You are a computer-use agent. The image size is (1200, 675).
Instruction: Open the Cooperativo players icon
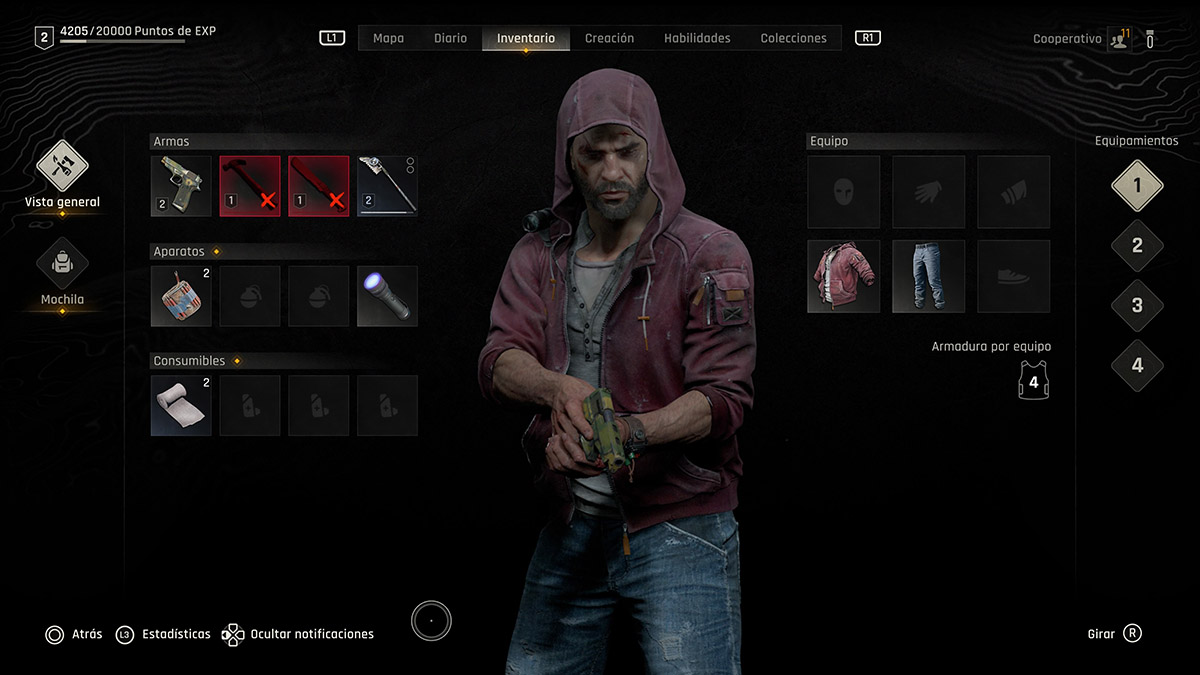pyautogui.click(x=1119, y=40)
